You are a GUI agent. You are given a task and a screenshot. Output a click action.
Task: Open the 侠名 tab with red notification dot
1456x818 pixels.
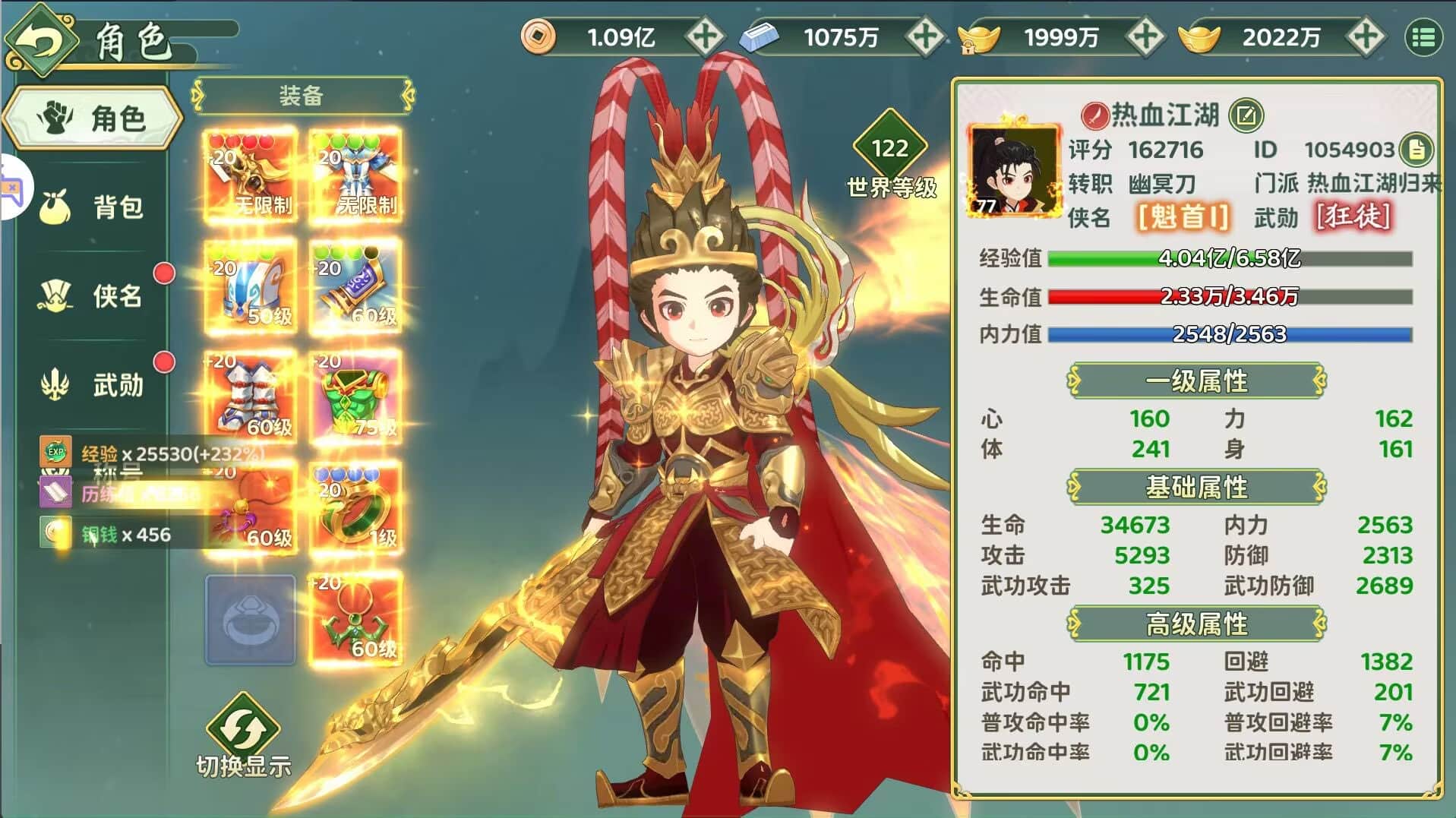coord(90,296)
